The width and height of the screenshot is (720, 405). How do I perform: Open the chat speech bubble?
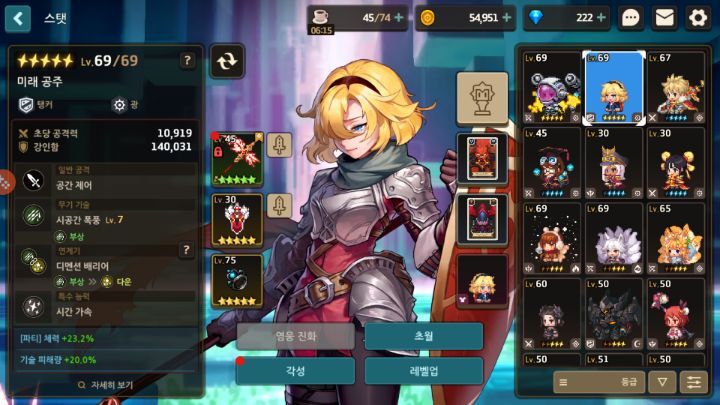(x=631, y=17)
